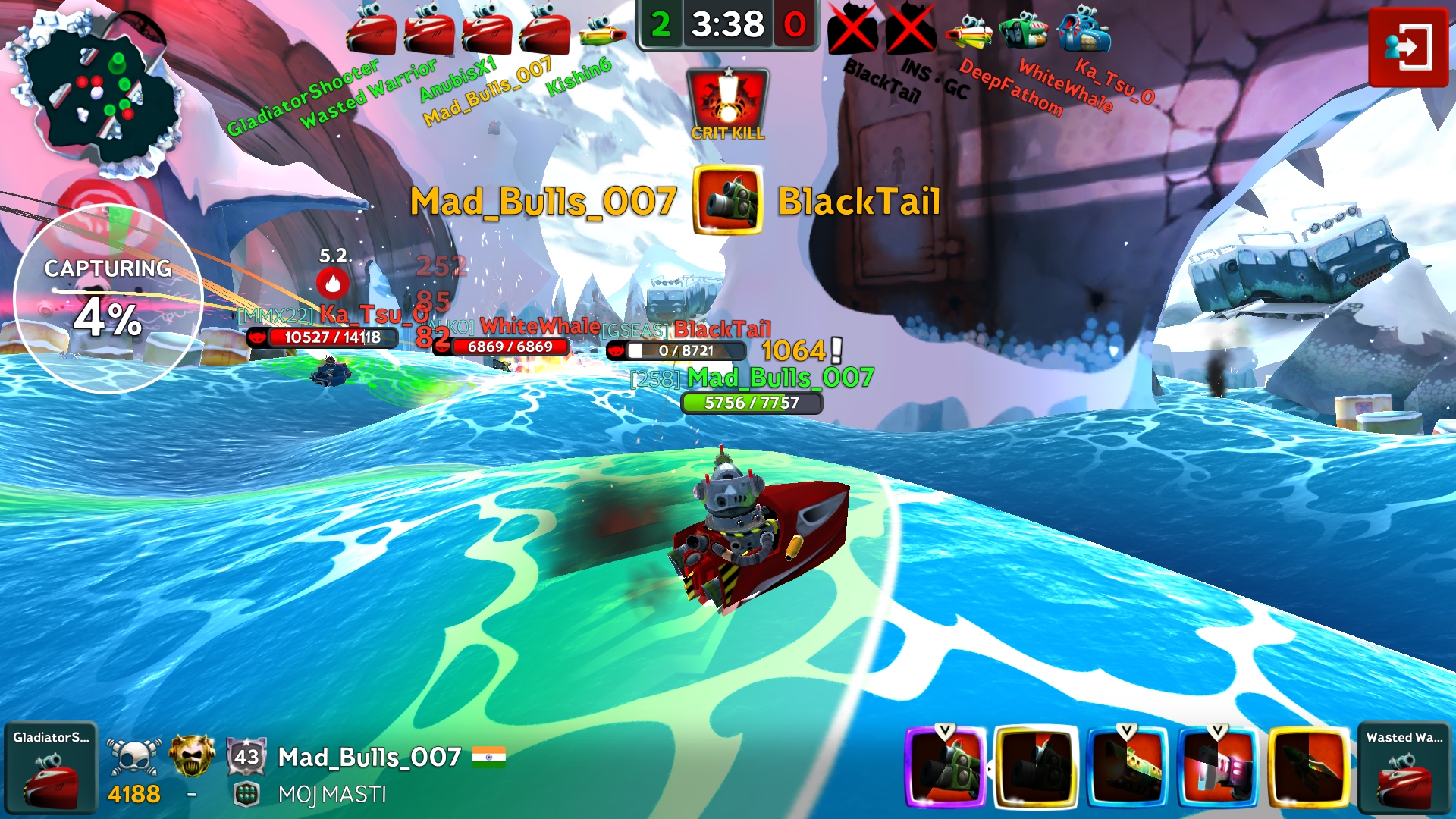Image resolution: width=1456 pixels, height=819 pixels.
Task: Click the exit spectating button
Action: point(1408,47)
